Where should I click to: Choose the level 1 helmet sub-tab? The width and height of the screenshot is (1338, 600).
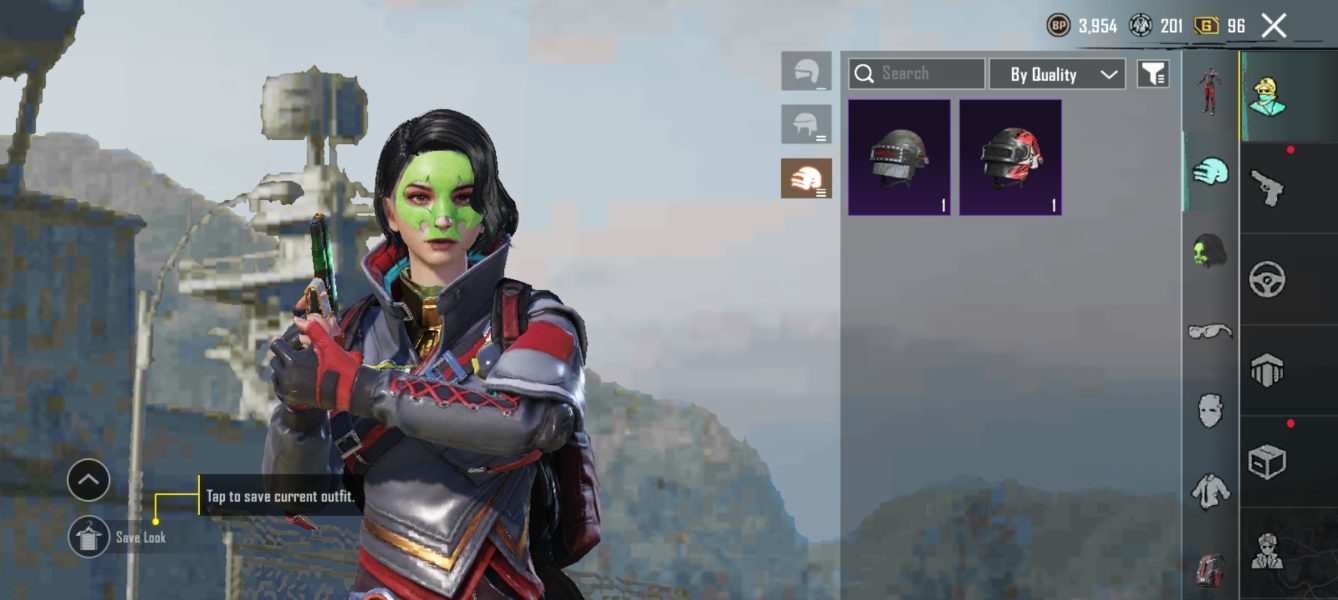(x=806, y=71)
